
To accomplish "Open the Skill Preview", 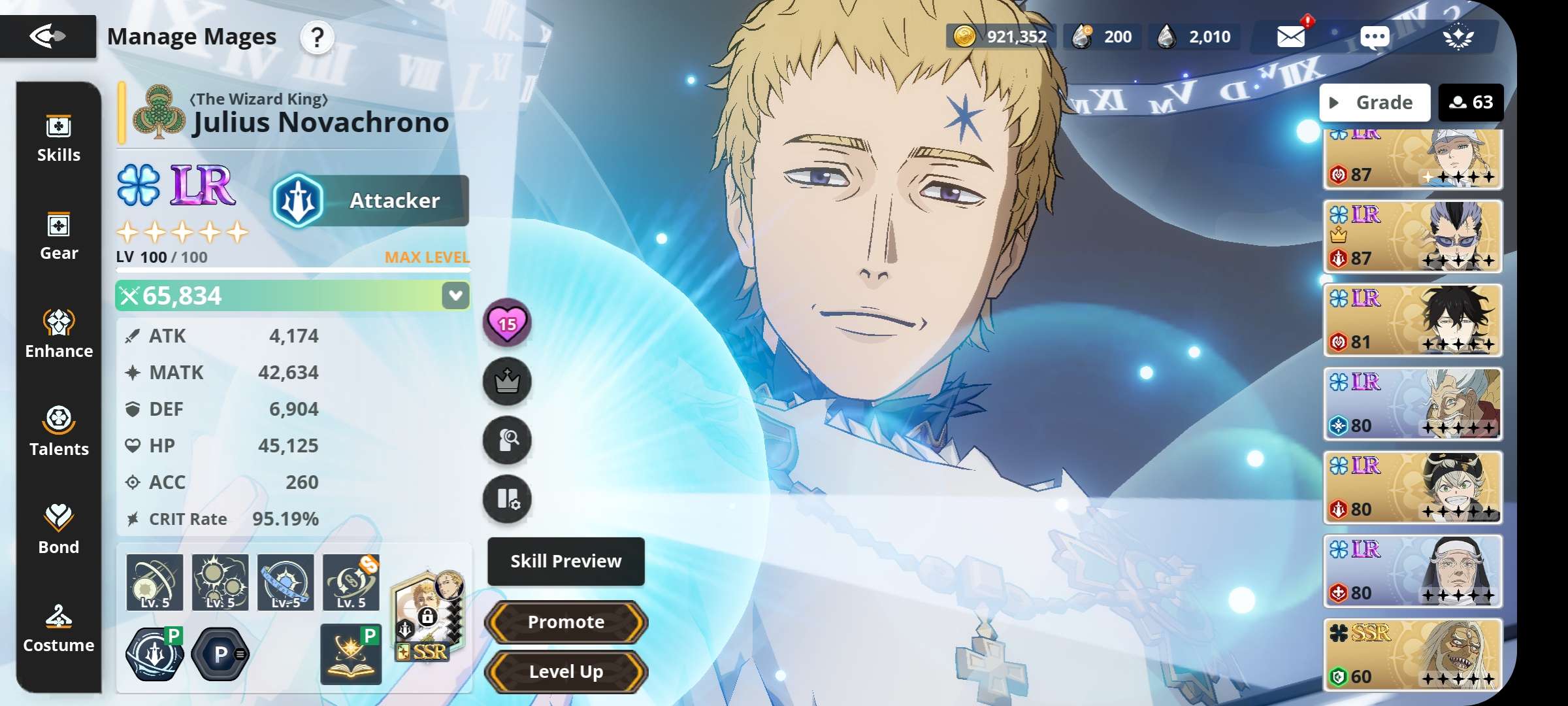I will pyautogui.click(x=566, y=561).
